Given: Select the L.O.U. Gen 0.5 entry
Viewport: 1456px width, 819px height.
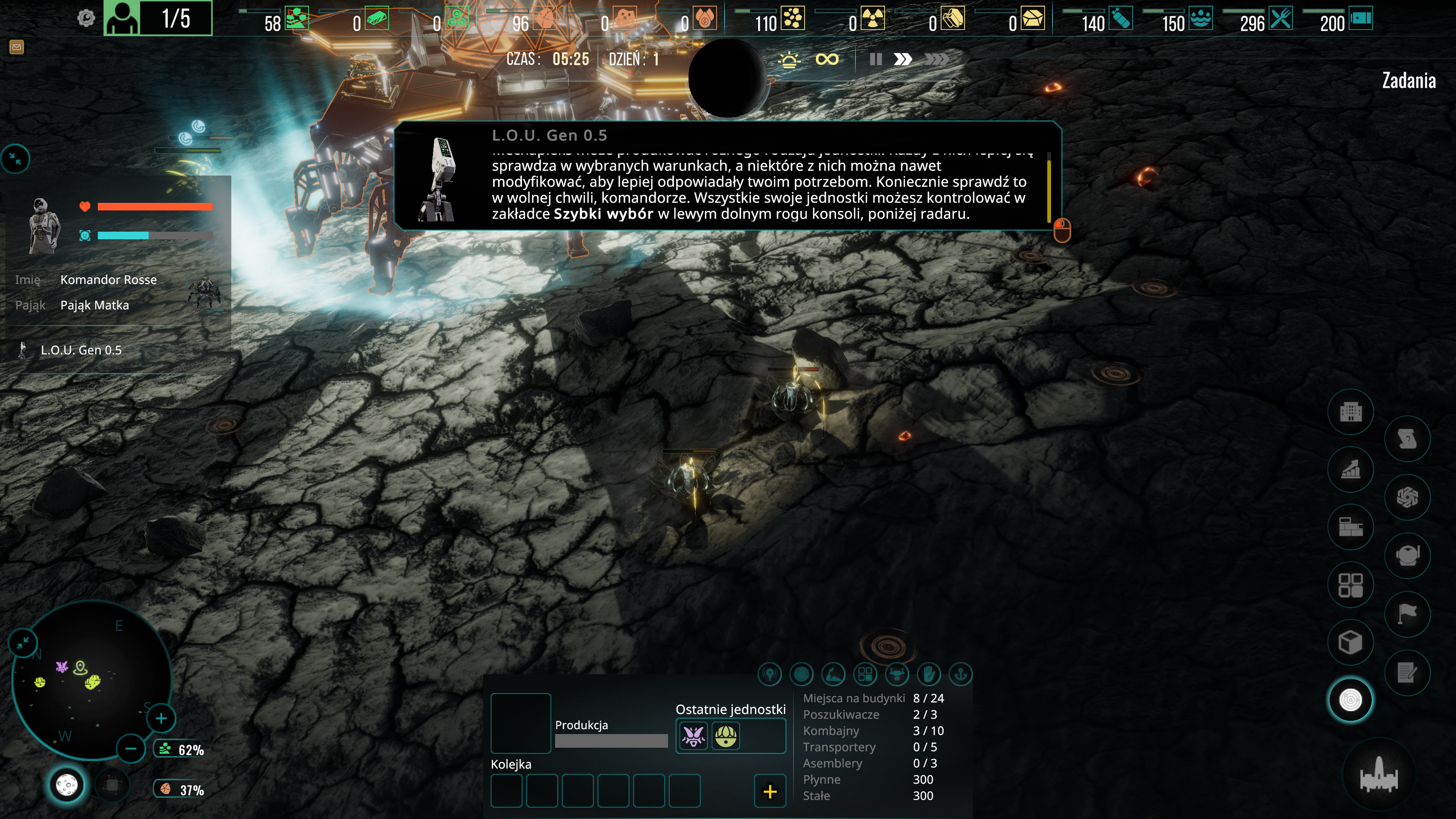Looking at the screenshot, I should [x=81, y=350].
